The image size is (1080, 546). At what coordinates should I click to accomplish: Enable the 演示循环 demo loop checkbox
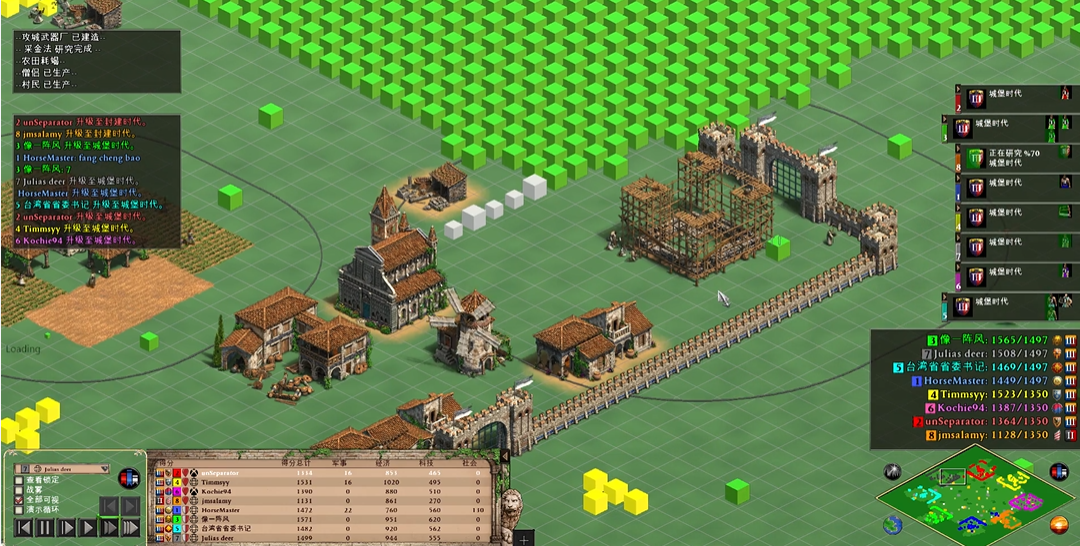[x=19, y=510]
